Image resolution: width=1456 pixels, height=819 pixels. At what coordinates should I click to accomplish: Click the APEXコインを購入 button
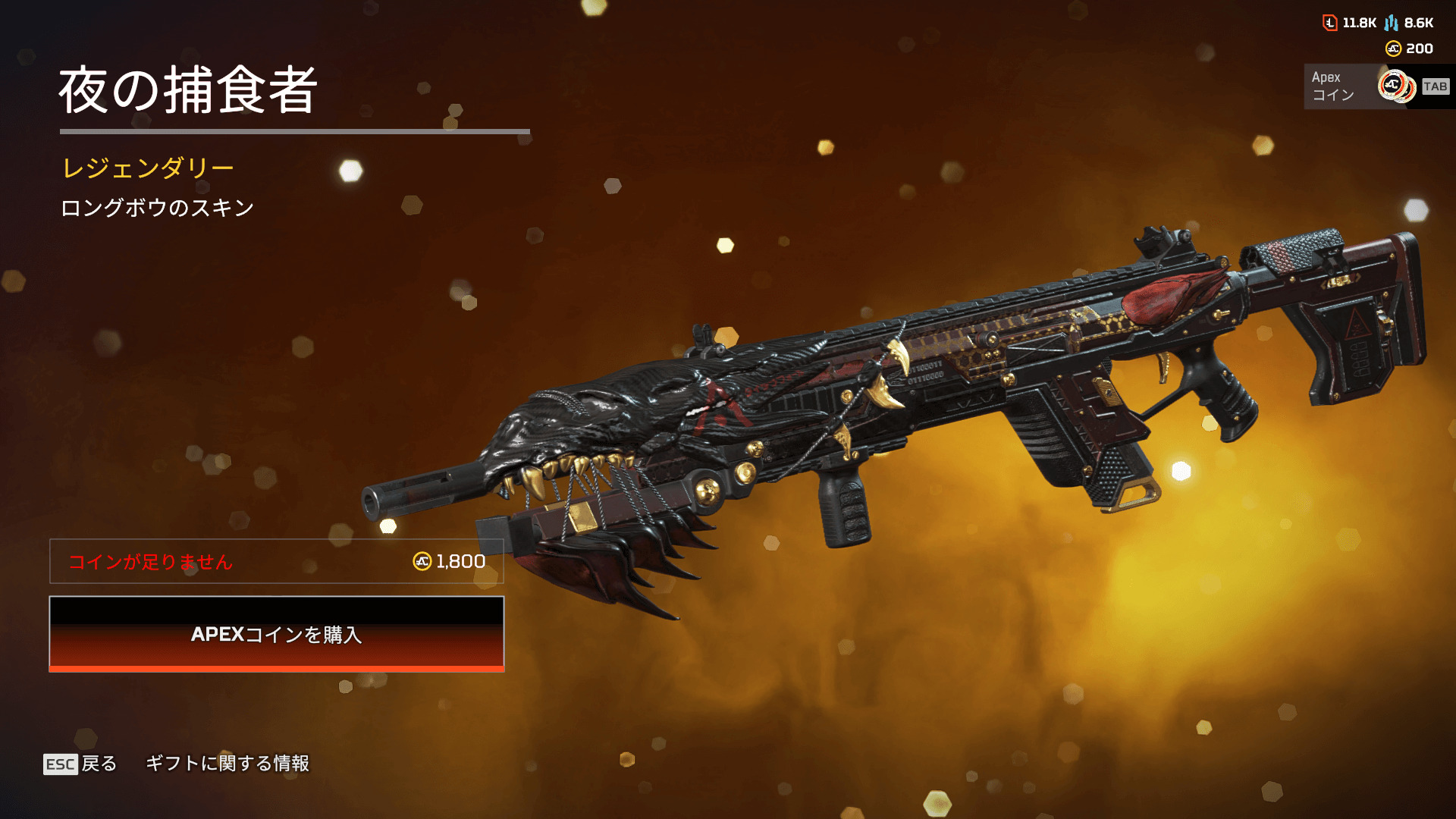coord(276,634)
